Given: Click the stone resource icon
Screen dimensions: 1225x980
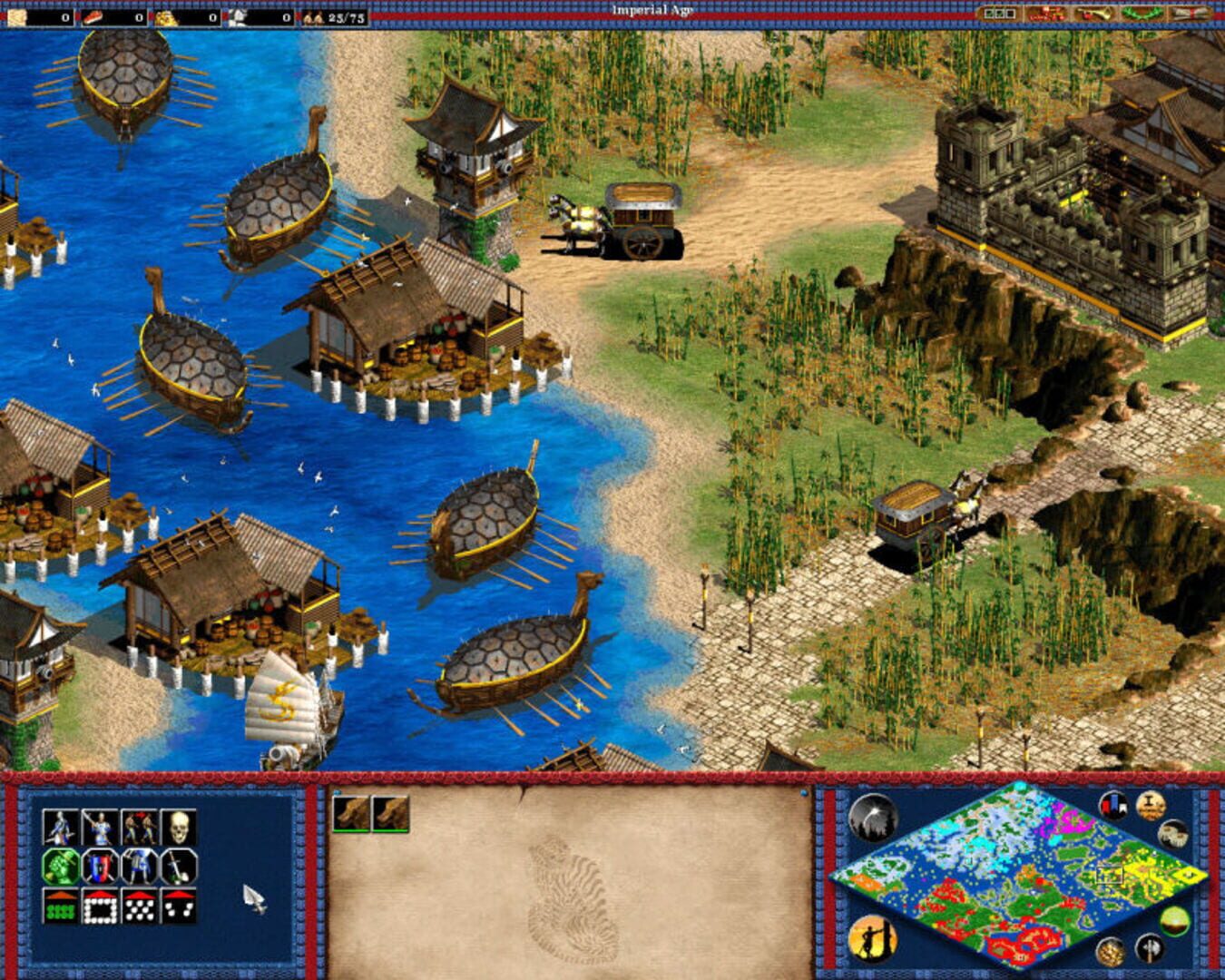Looking at the screenshot, I should click(x=240, y=15).
